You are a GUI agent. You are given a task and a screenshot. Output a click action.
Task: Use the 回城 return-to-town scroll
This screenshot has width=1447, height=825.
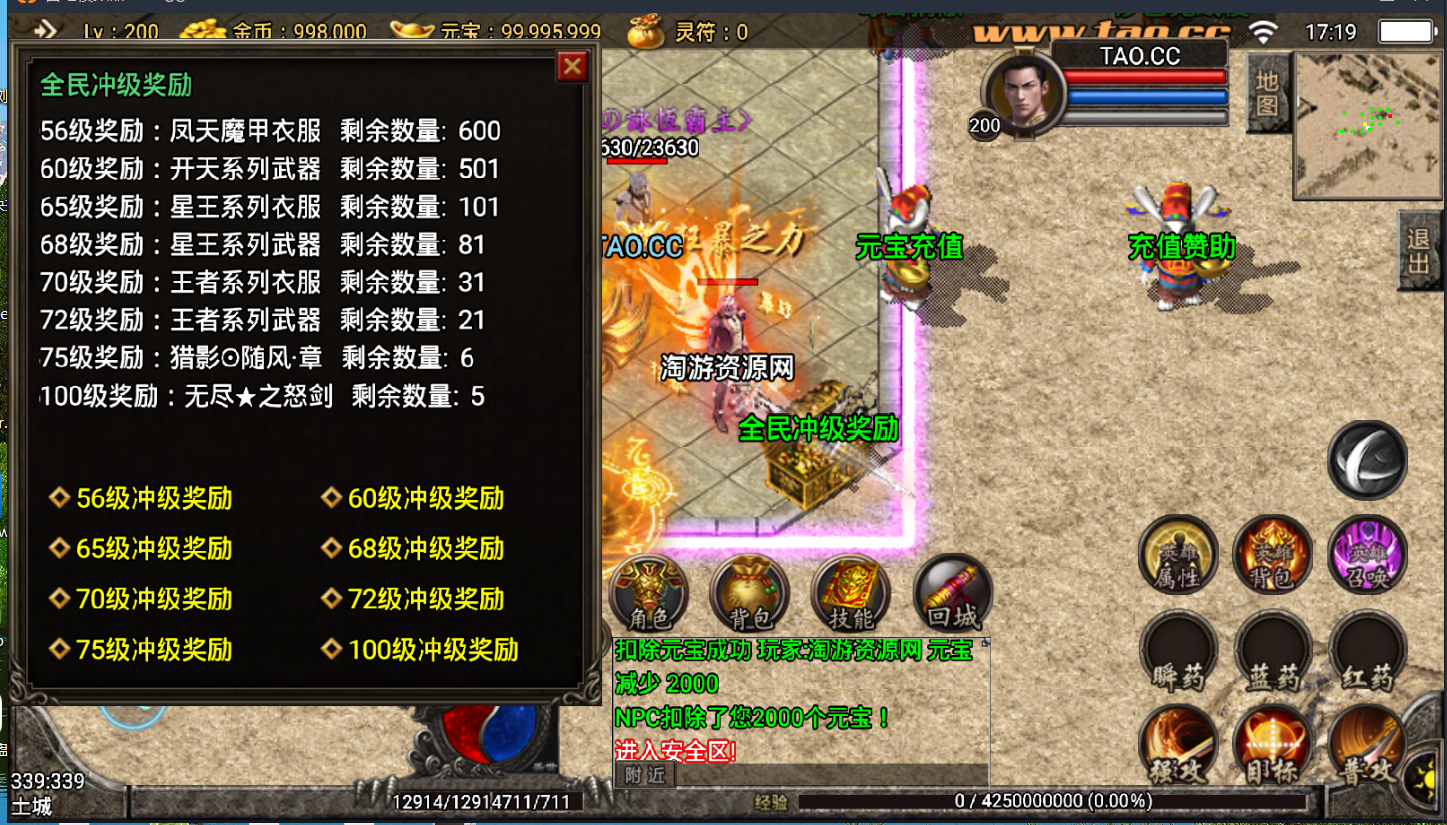pos(952,593)
